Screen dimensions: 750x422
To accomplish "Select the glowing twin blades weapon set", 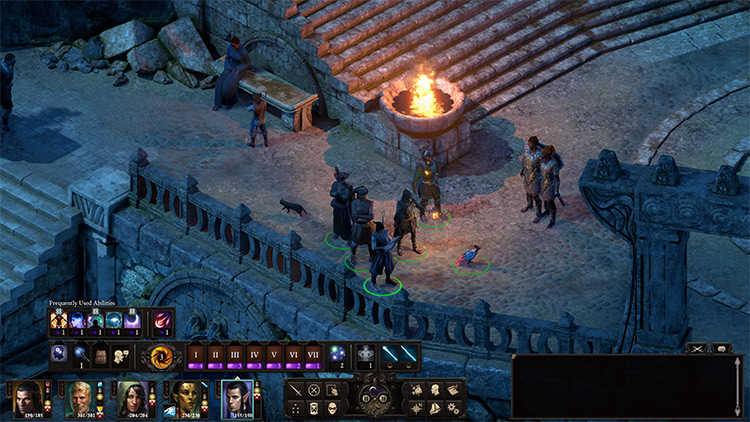I will [398, 353].
